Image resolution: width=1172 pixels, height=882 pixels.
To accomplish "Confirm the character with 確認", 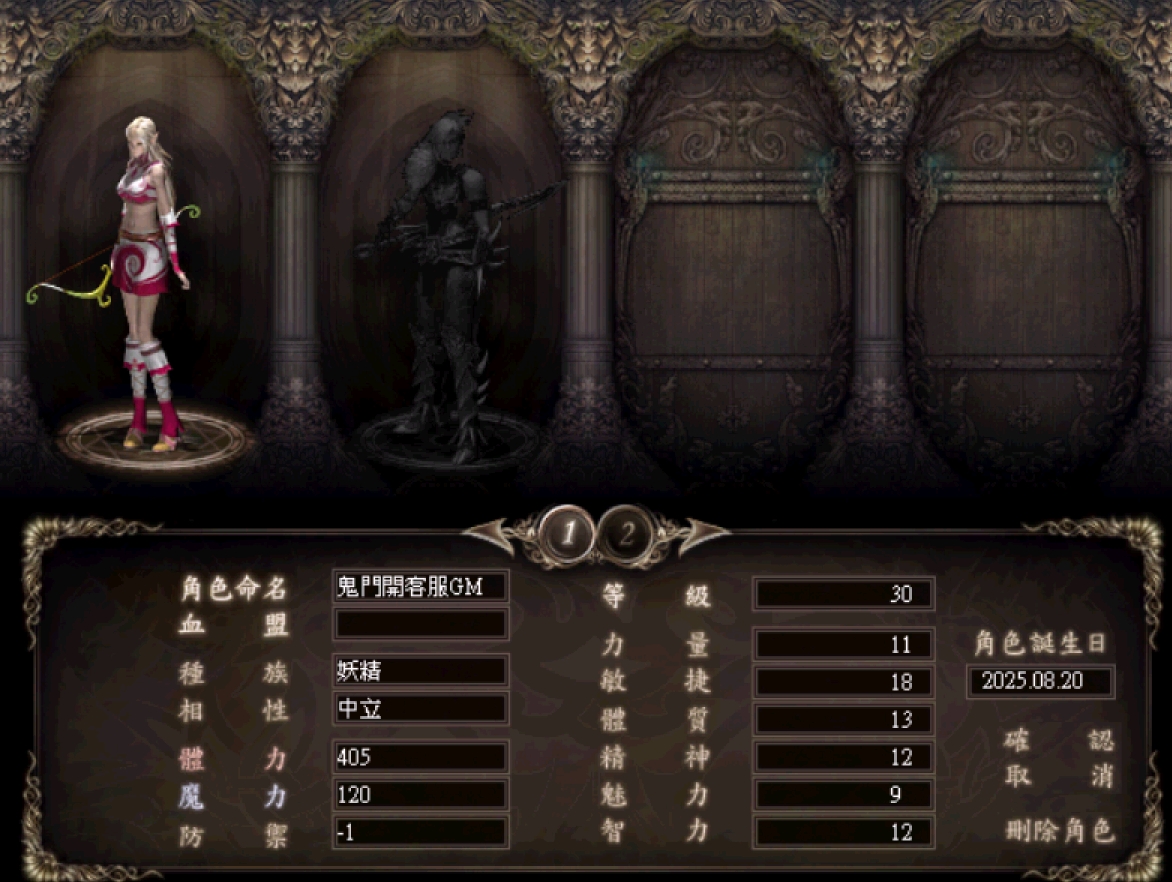I will click(x=1059, y=741).
